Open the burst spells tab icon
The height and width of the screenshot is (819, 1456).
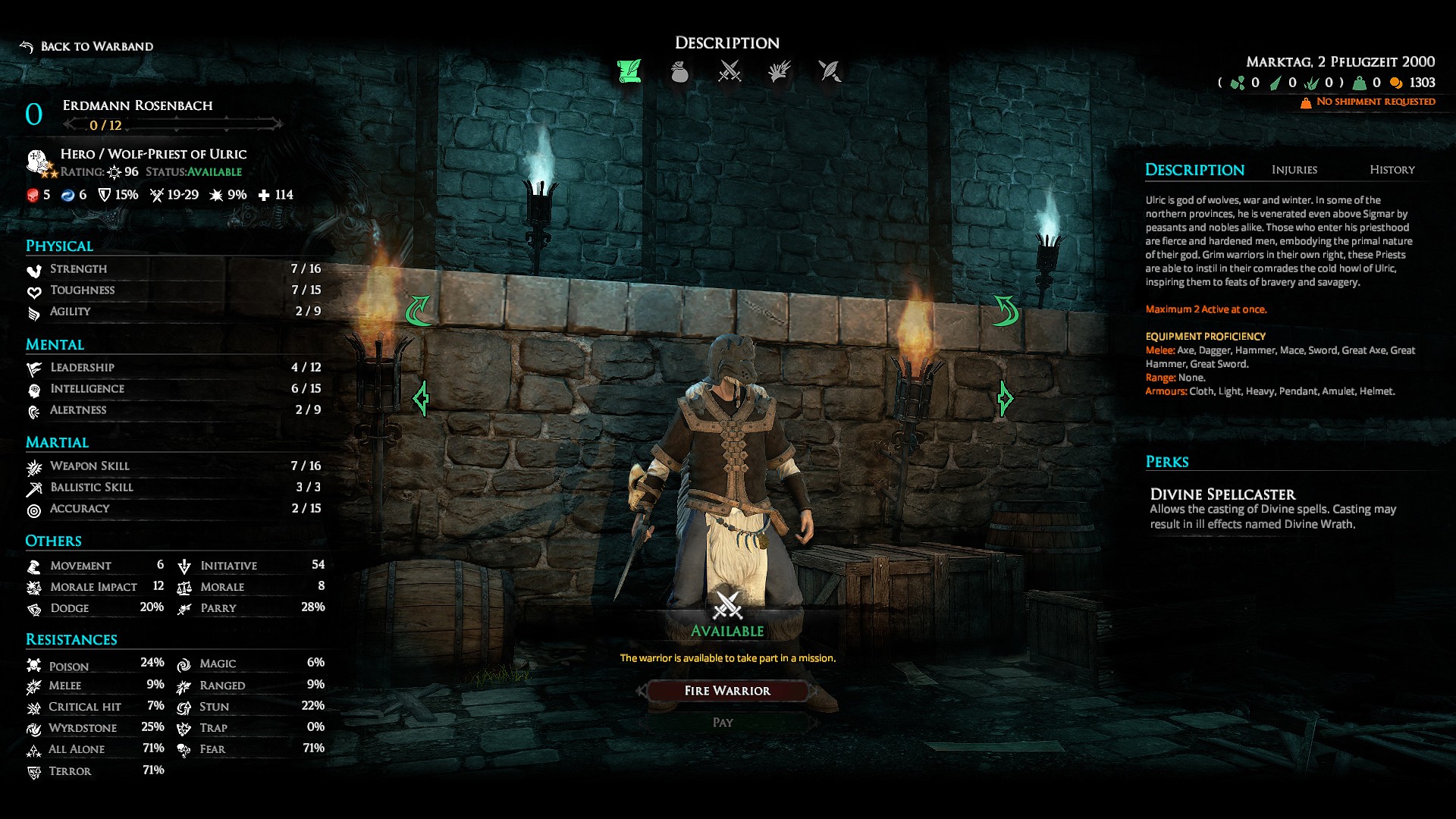tap(780, 71)
